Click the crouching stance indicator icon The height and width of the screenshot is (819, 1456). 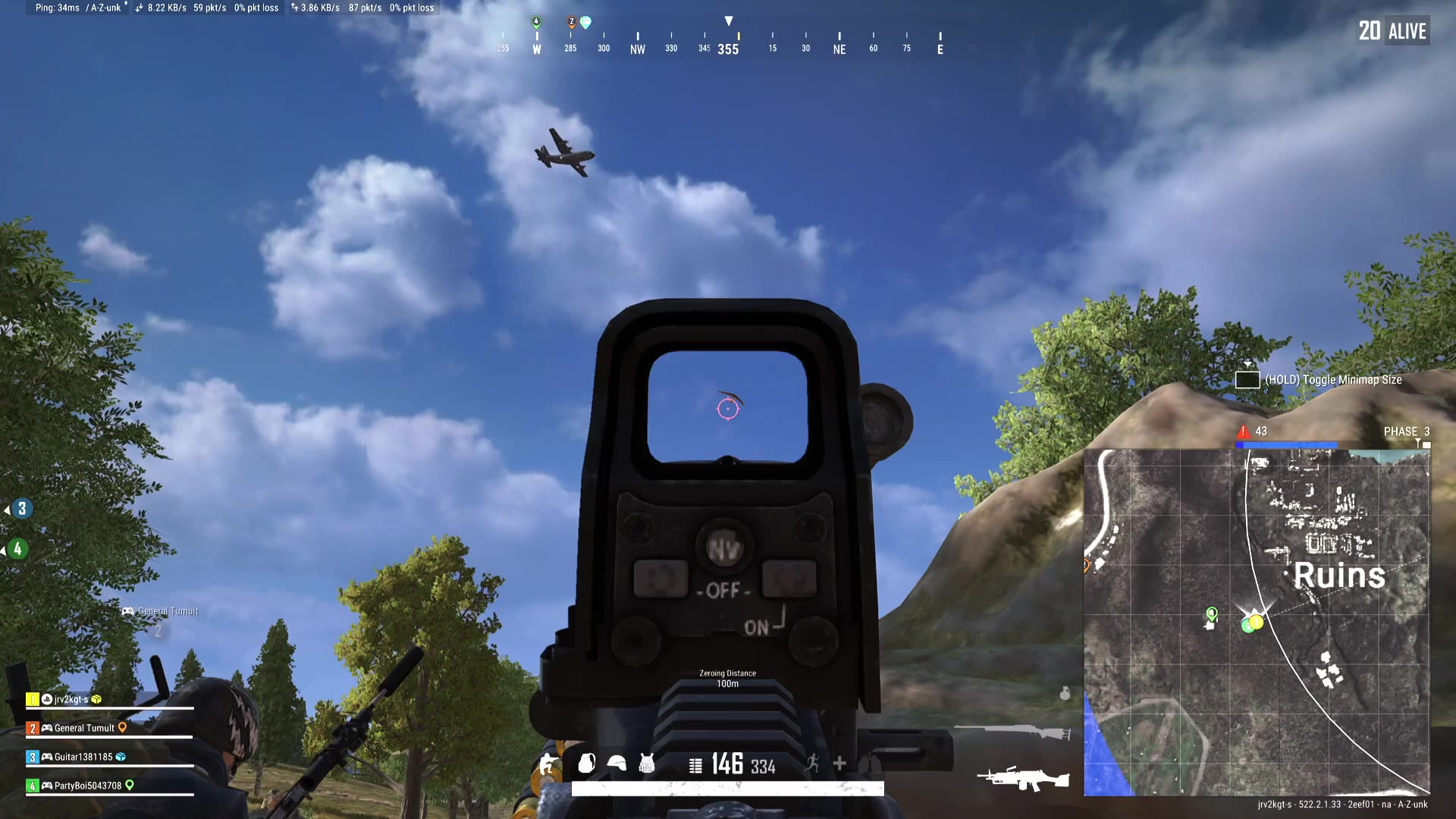(547, 764)
